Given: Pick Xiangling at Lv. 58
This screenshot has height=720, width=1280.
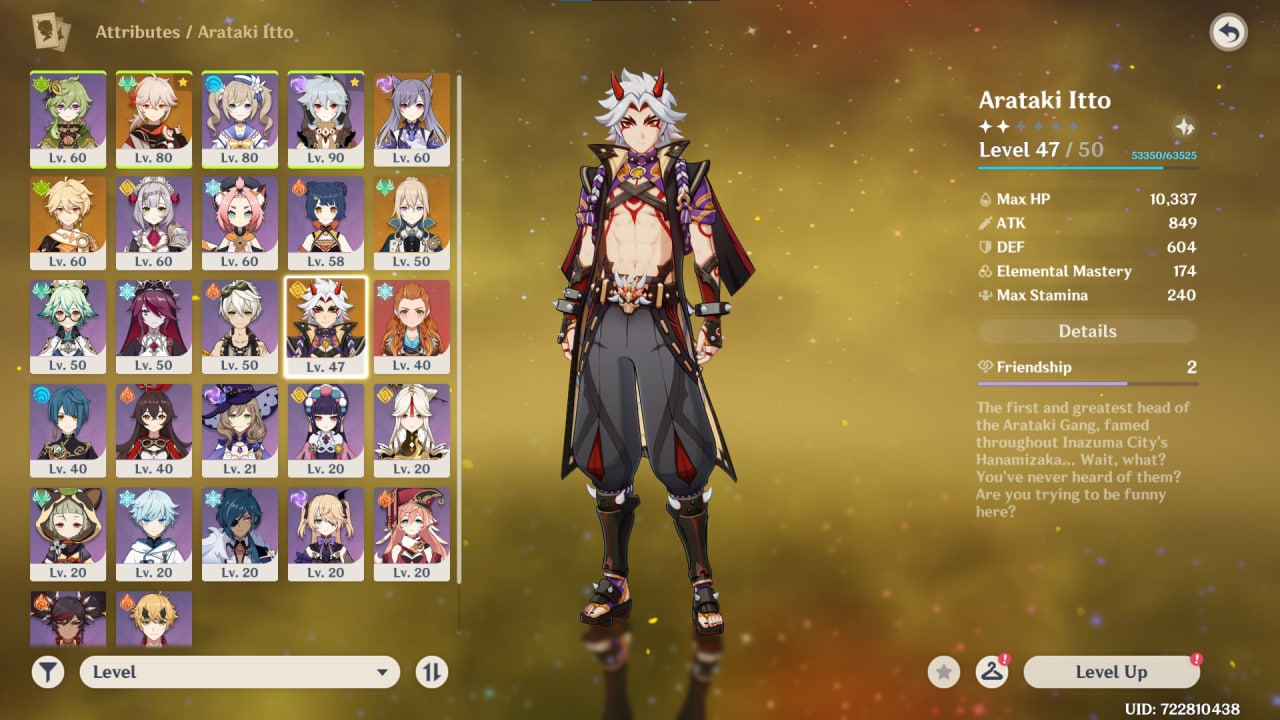Looking at the screenshot, I should point(326,222).
